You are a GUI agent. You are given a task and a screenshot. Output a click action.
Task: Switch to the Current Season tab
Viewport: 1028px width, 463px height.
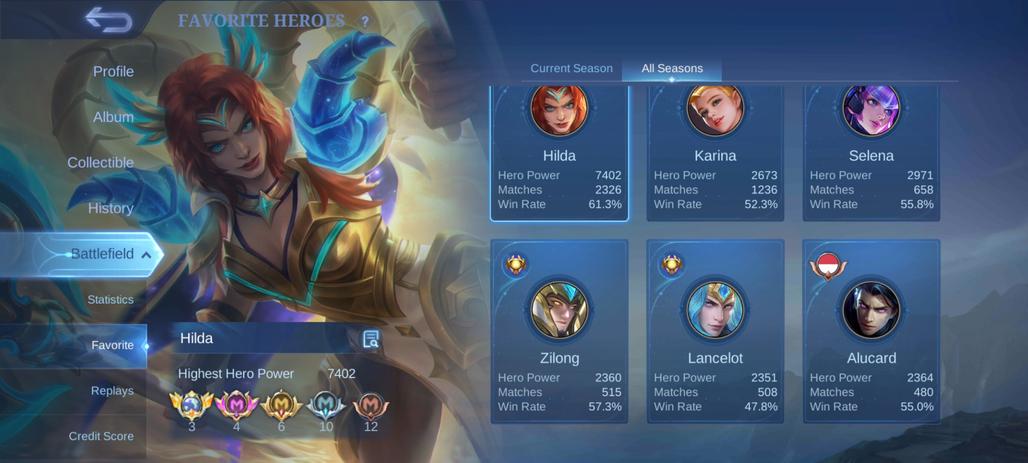click(x=571, y=68)
